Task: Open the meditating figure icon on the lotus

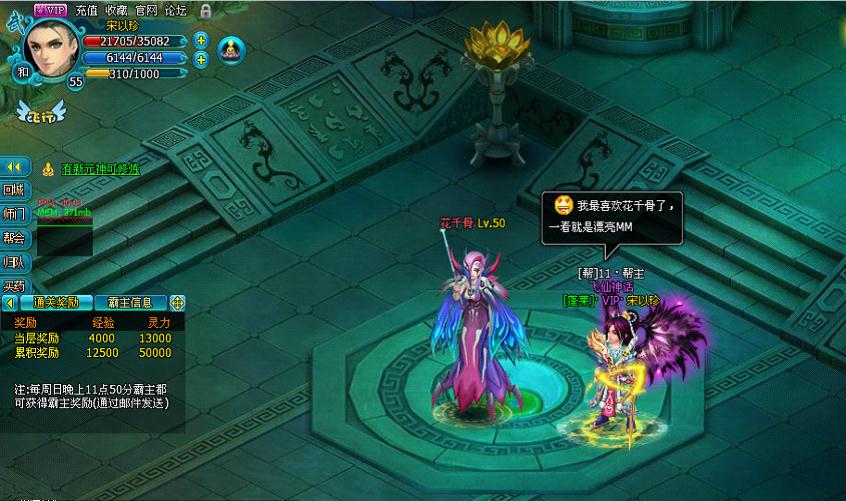Action: click(x=230, y=48)
